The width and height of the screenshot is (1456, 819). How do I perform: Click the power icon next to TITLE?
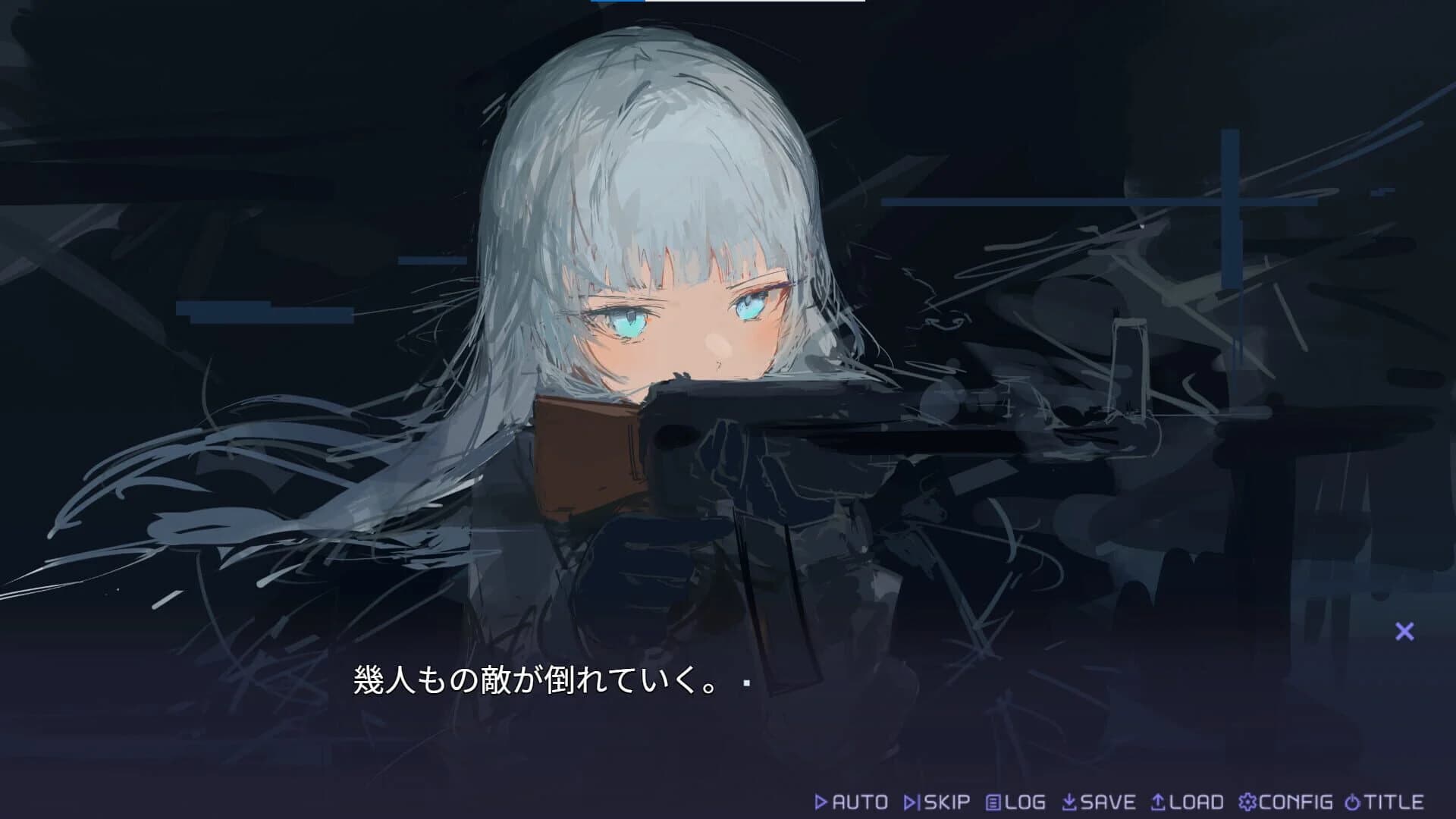[x=1353, y=801]
